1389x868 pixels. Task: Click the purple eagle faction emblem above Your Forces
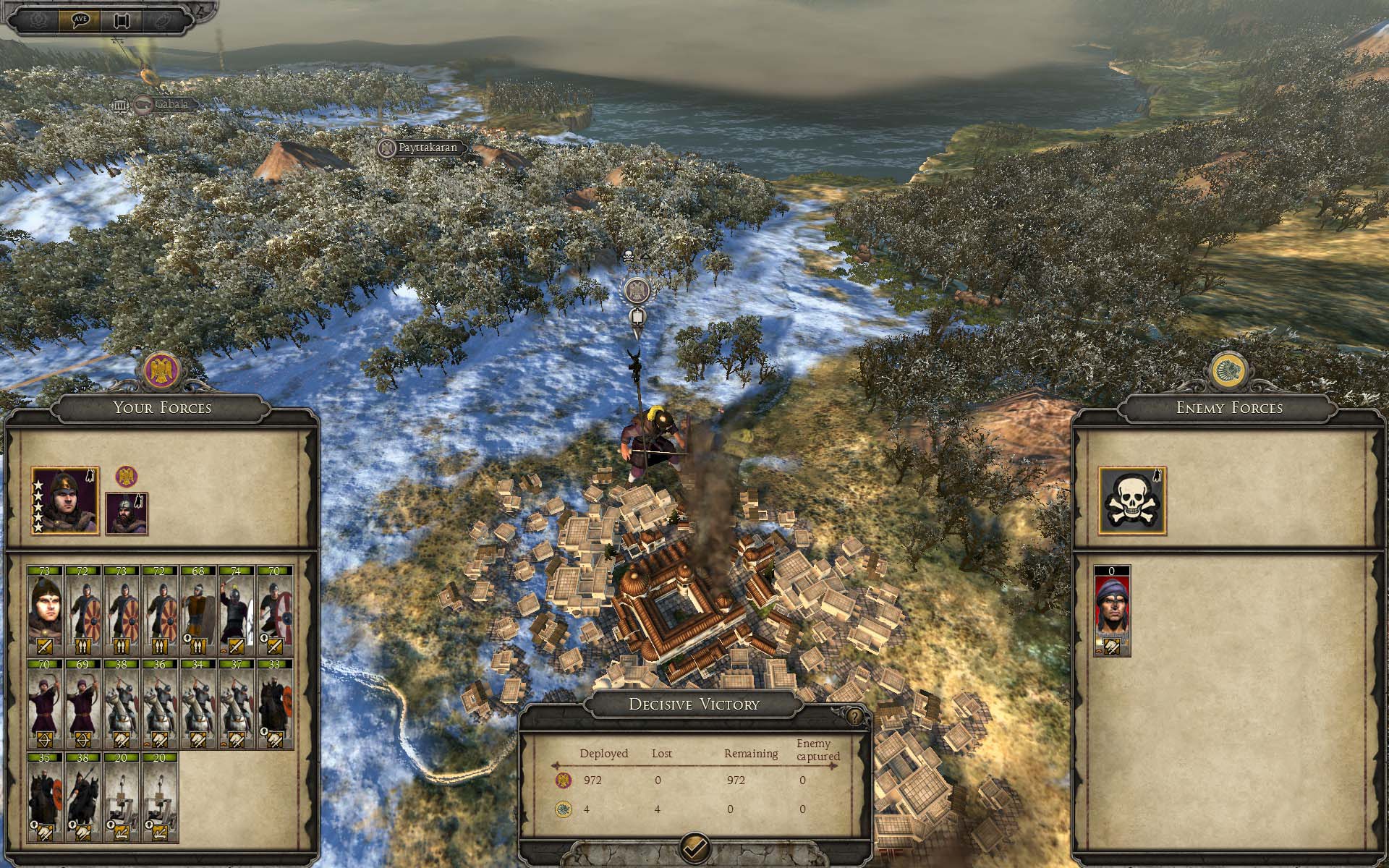coord(161,370)
